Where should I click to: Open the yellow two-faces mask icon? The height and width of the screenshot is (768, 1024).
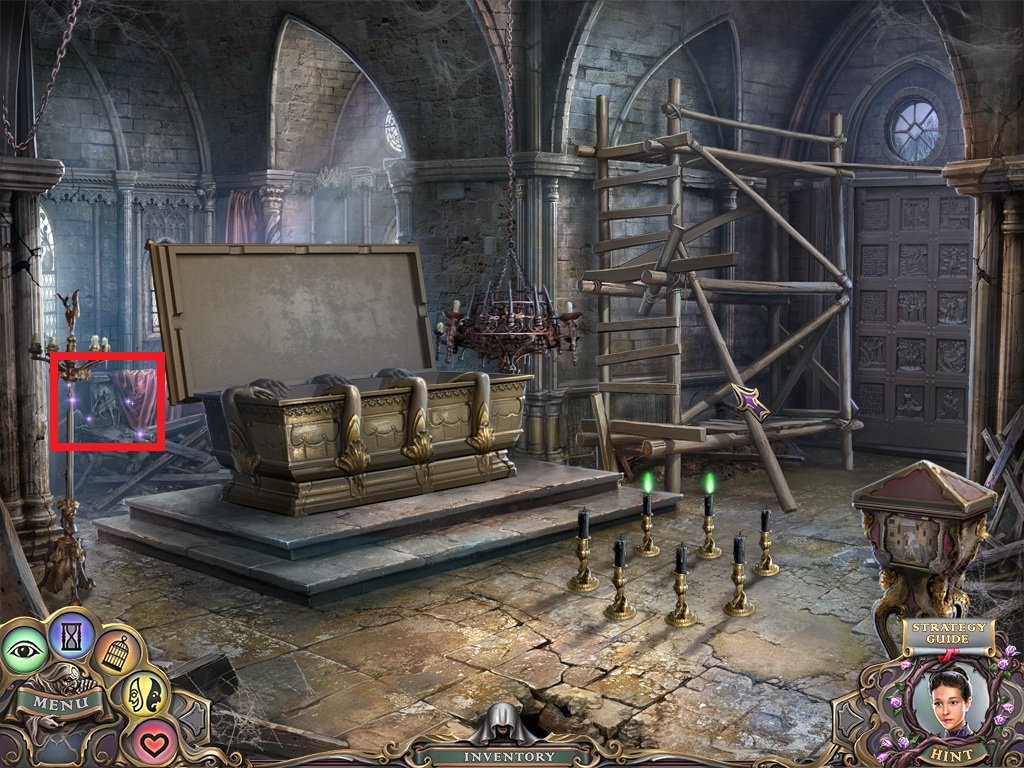coord(144,694)
